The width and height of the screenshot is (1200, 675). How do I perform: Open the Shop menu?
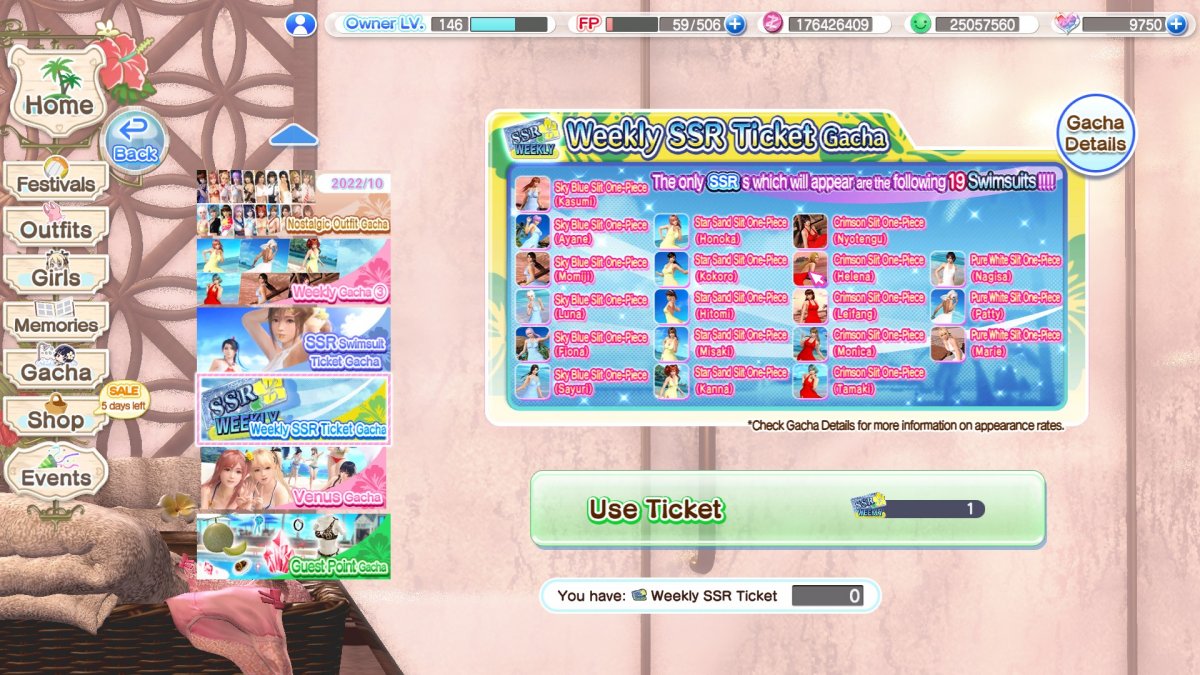point(56,419)
